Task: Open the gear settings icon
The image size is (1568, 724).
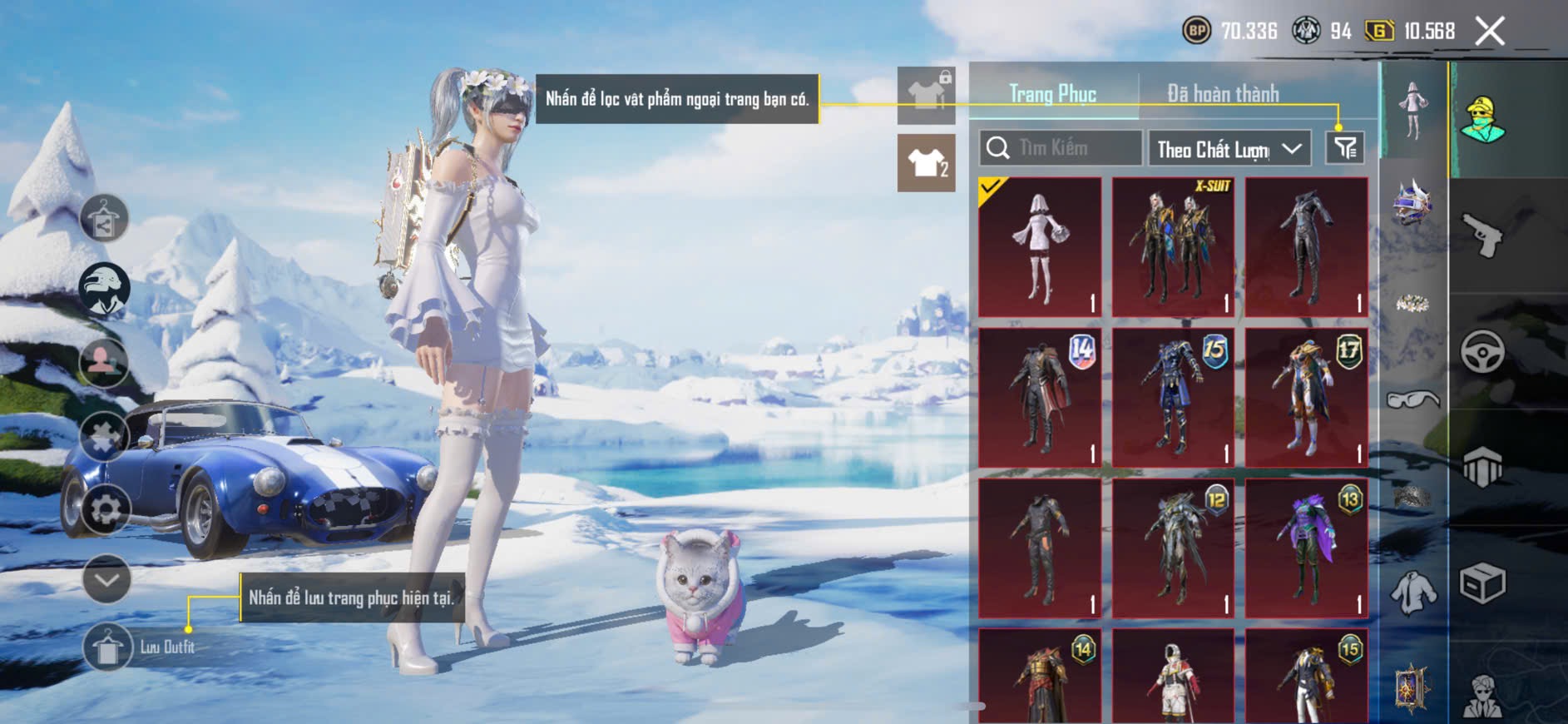Action: 106,508
